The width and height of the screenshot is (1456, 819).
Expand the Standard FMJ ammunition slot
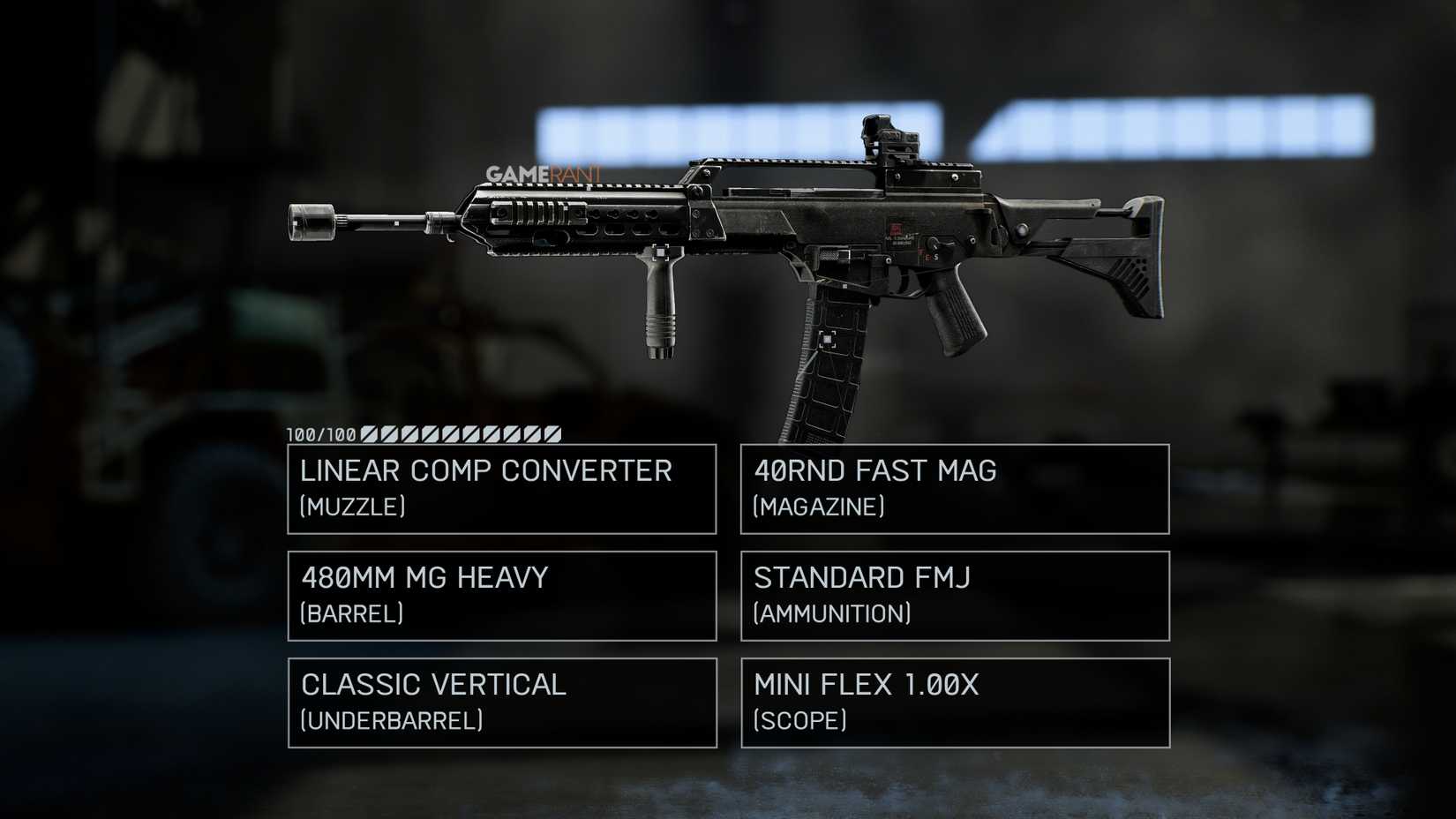click(x=953, y=596)
